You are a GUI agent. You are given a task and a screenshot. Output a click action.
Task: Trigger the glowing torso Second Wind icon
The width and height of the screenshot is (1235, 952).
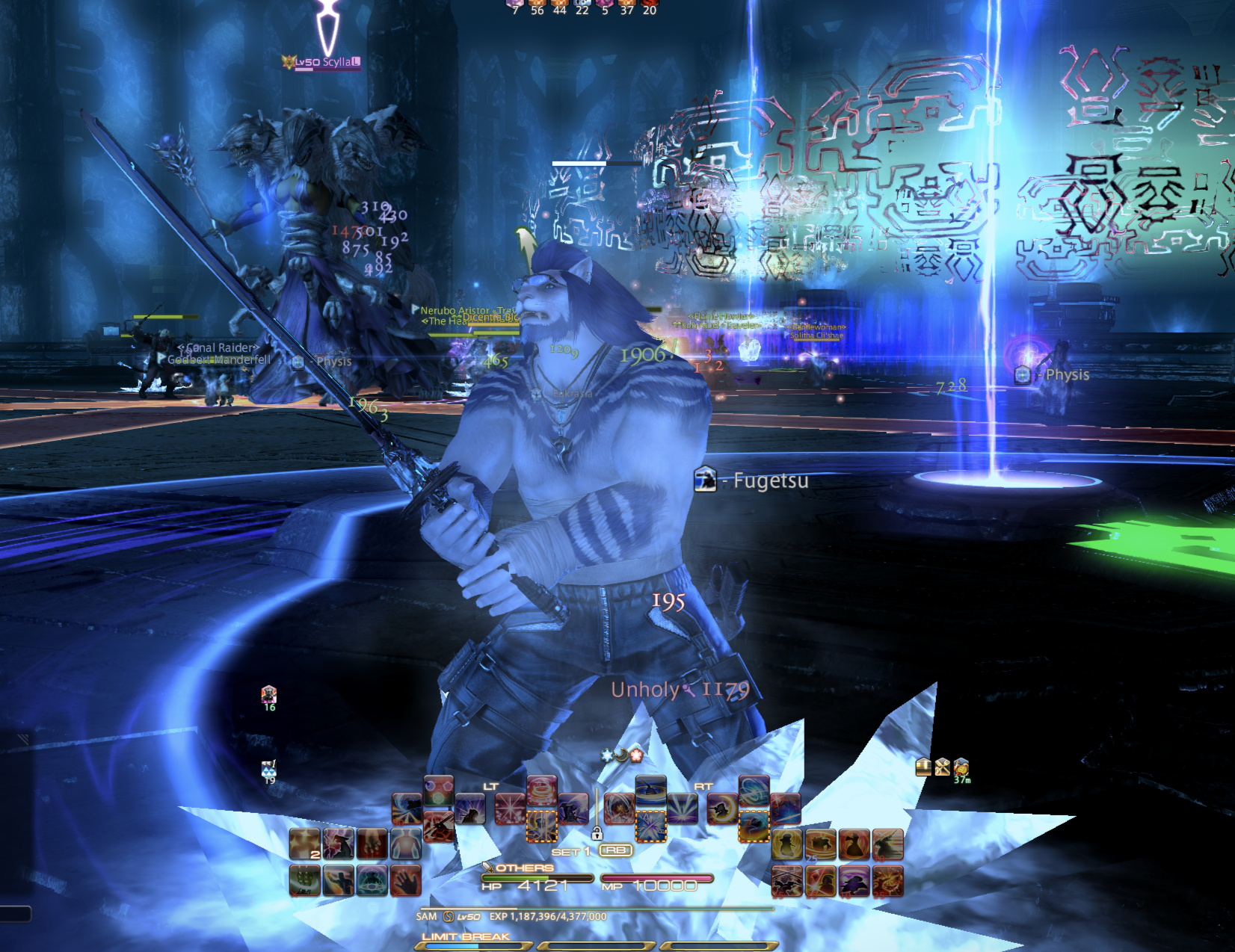click(x=406, y=844)
